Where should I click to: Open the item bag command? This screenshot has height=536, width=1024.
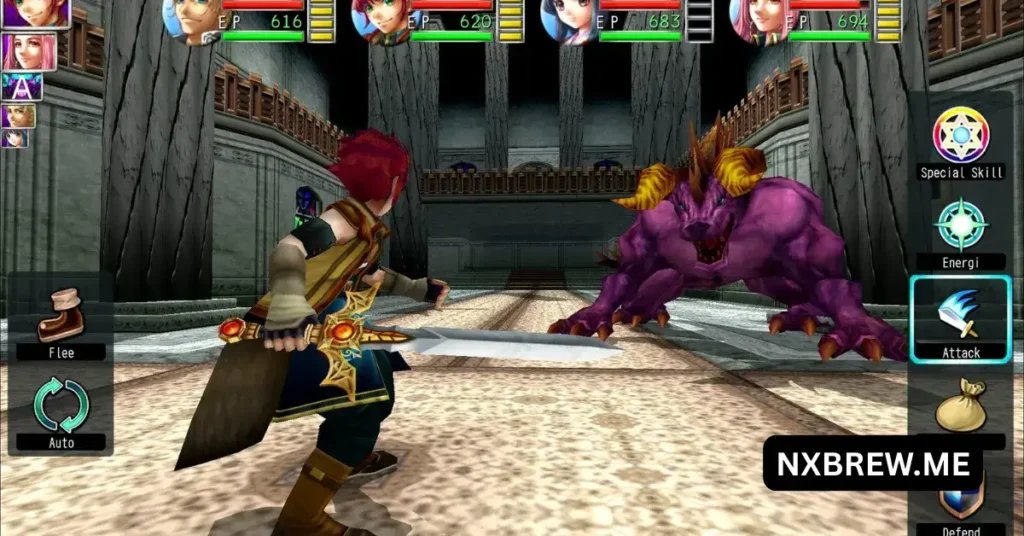coord(960,405)
